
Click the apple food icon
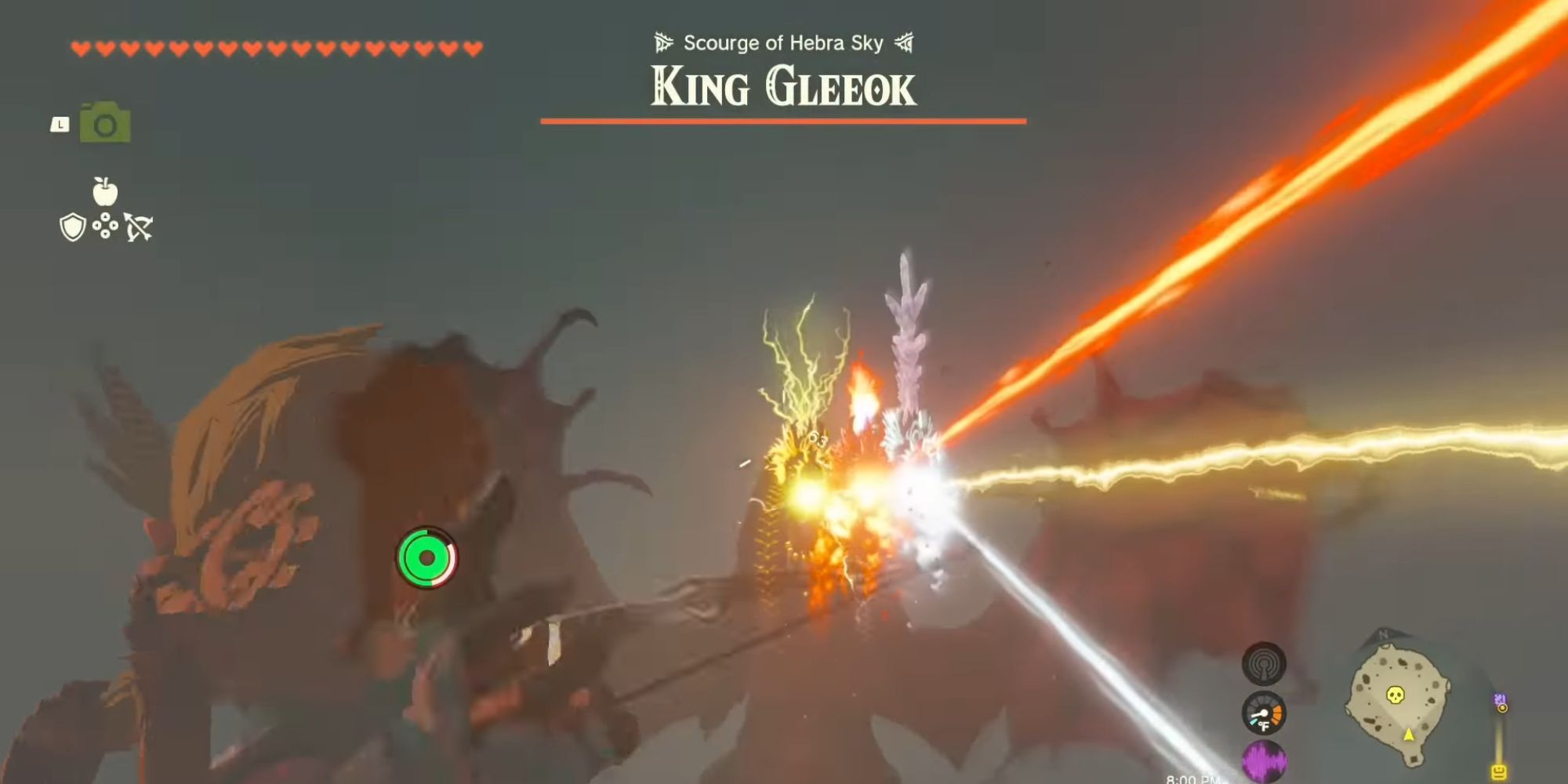(x=107, y=191)
